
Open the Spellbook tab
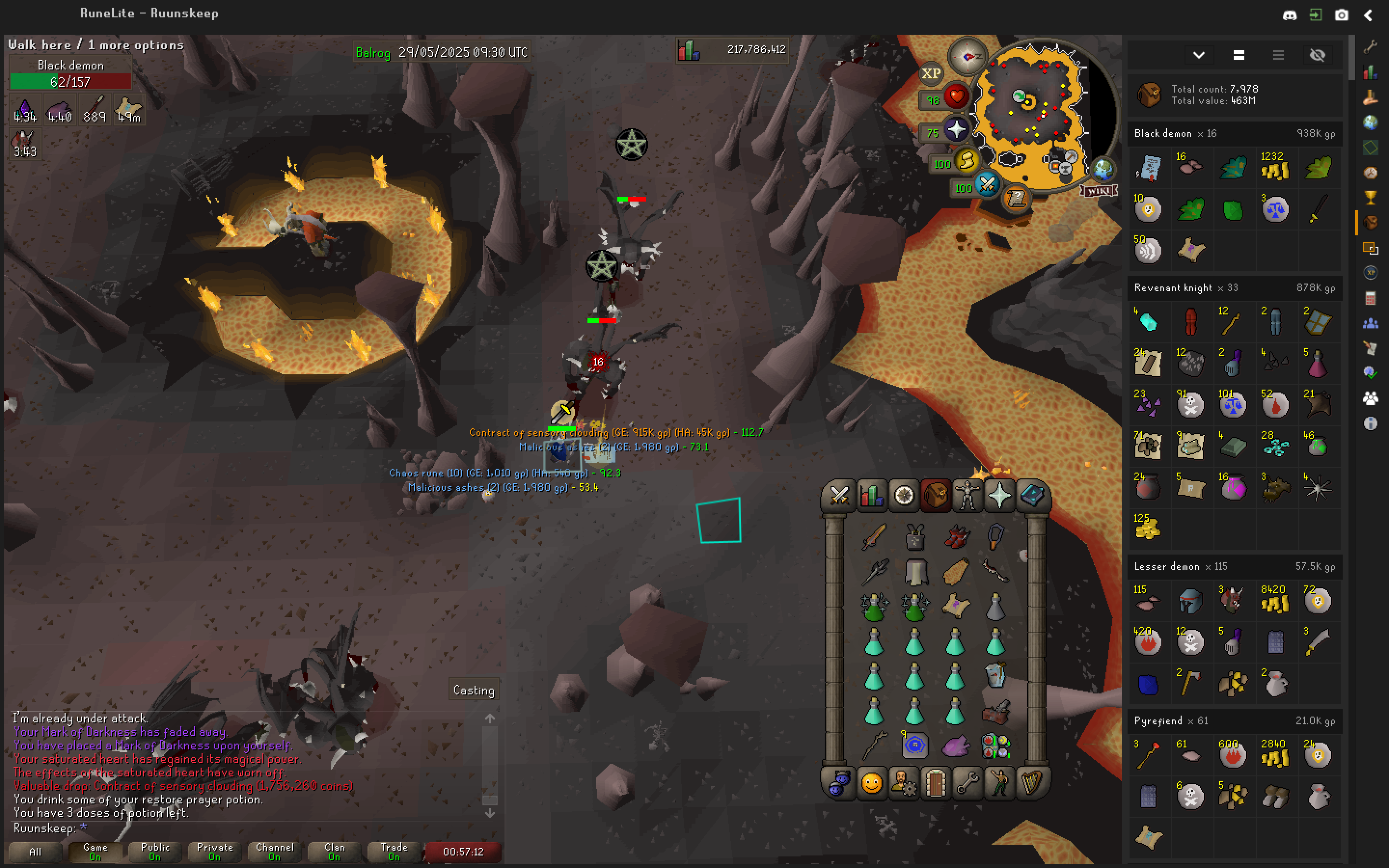pos(1032,495)
